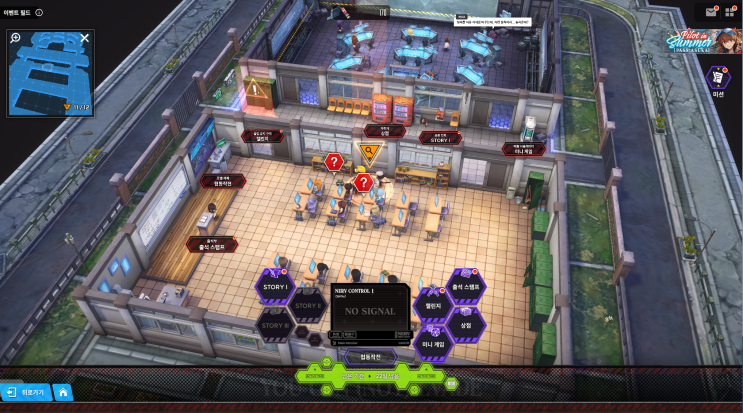Zoom the minimap with magnifier icon
This screenshot has height=413, width=743.
pyautogui.click(x=16, y=38)
